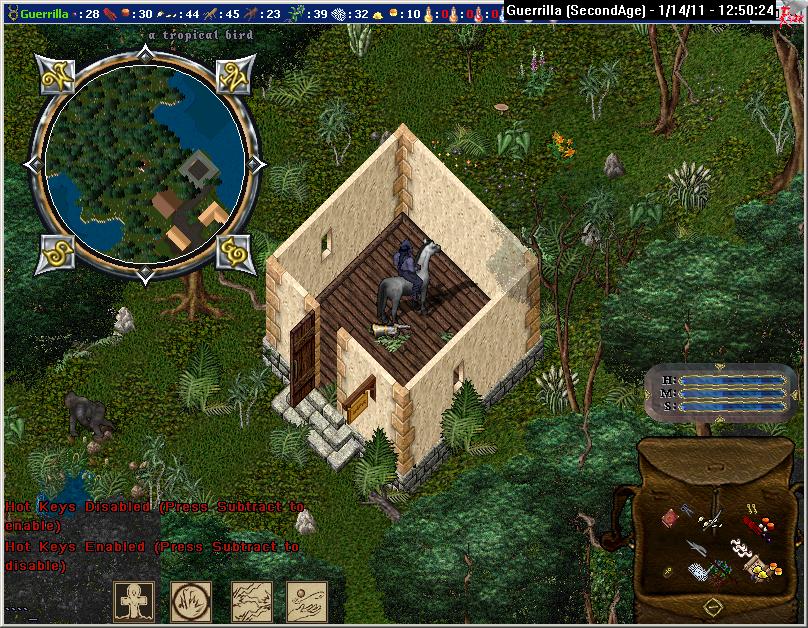808x628 pixels.
Task: Cast the open hand with orb spell icon
Action: 307,600
